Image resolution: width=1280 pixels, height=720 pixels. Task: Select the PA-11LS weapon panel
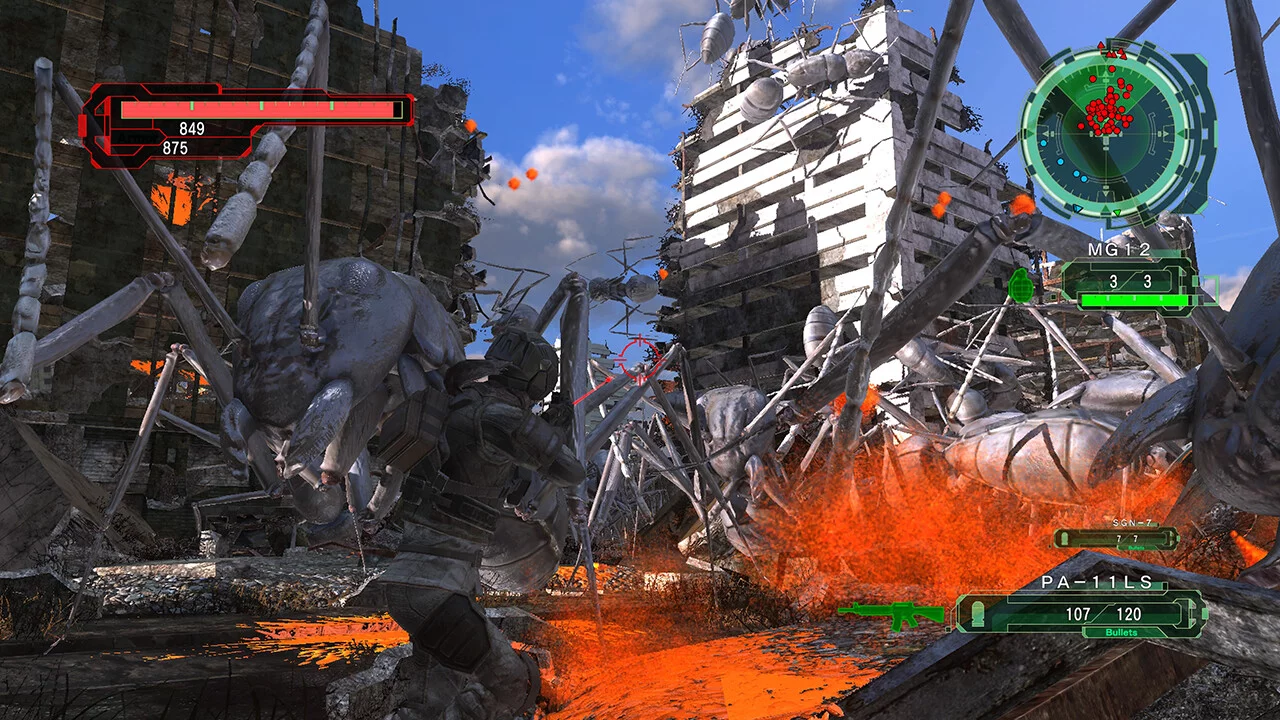coord(1081,612)
